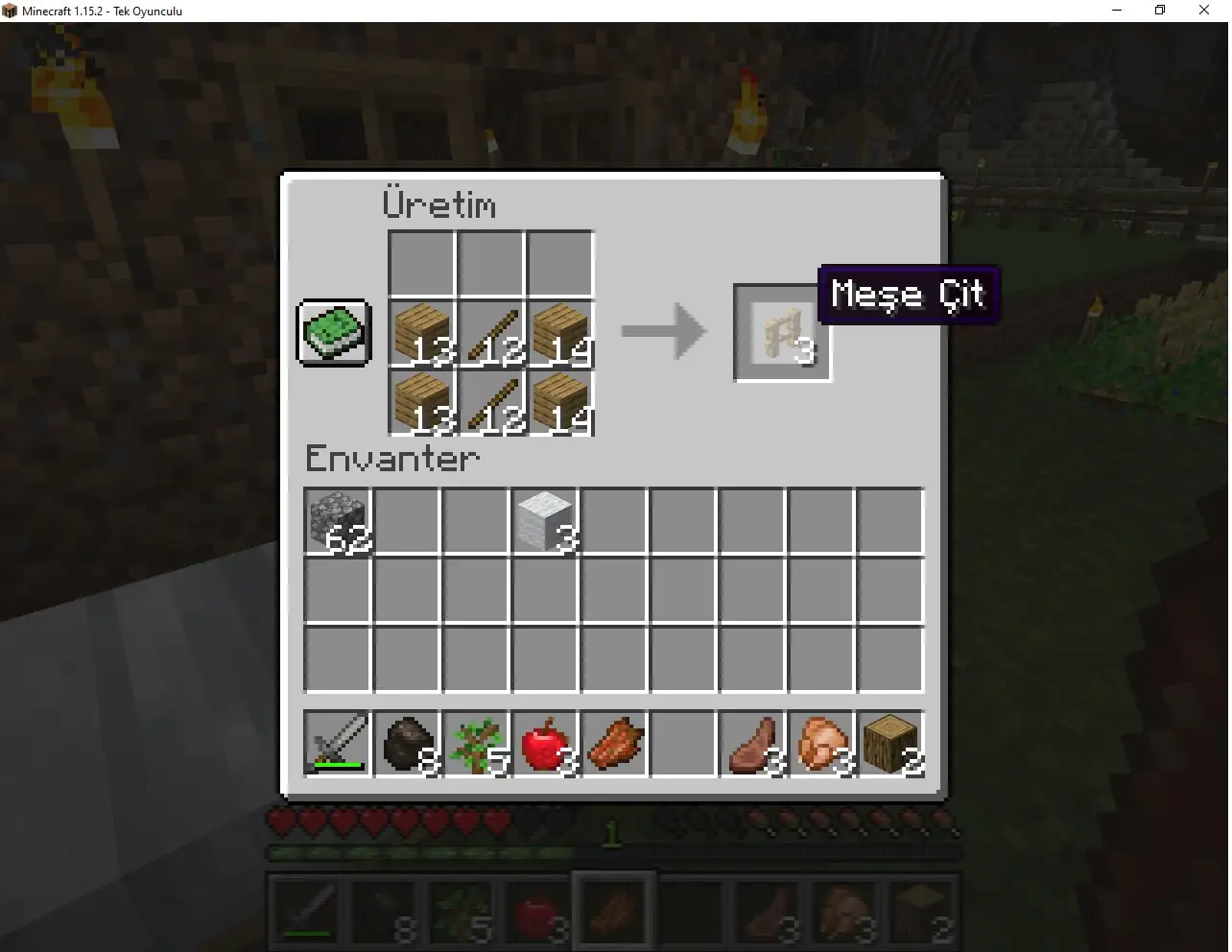
Task: Select the coal stack in the hotbar
Action: pyautogui.click(x=406, y=744)
